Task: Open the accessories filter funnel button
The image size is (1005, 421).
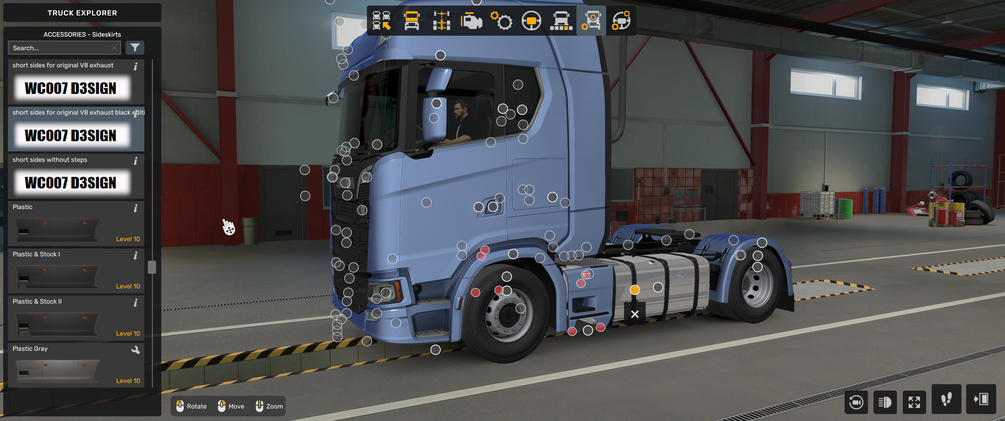Action: [136, 48]
